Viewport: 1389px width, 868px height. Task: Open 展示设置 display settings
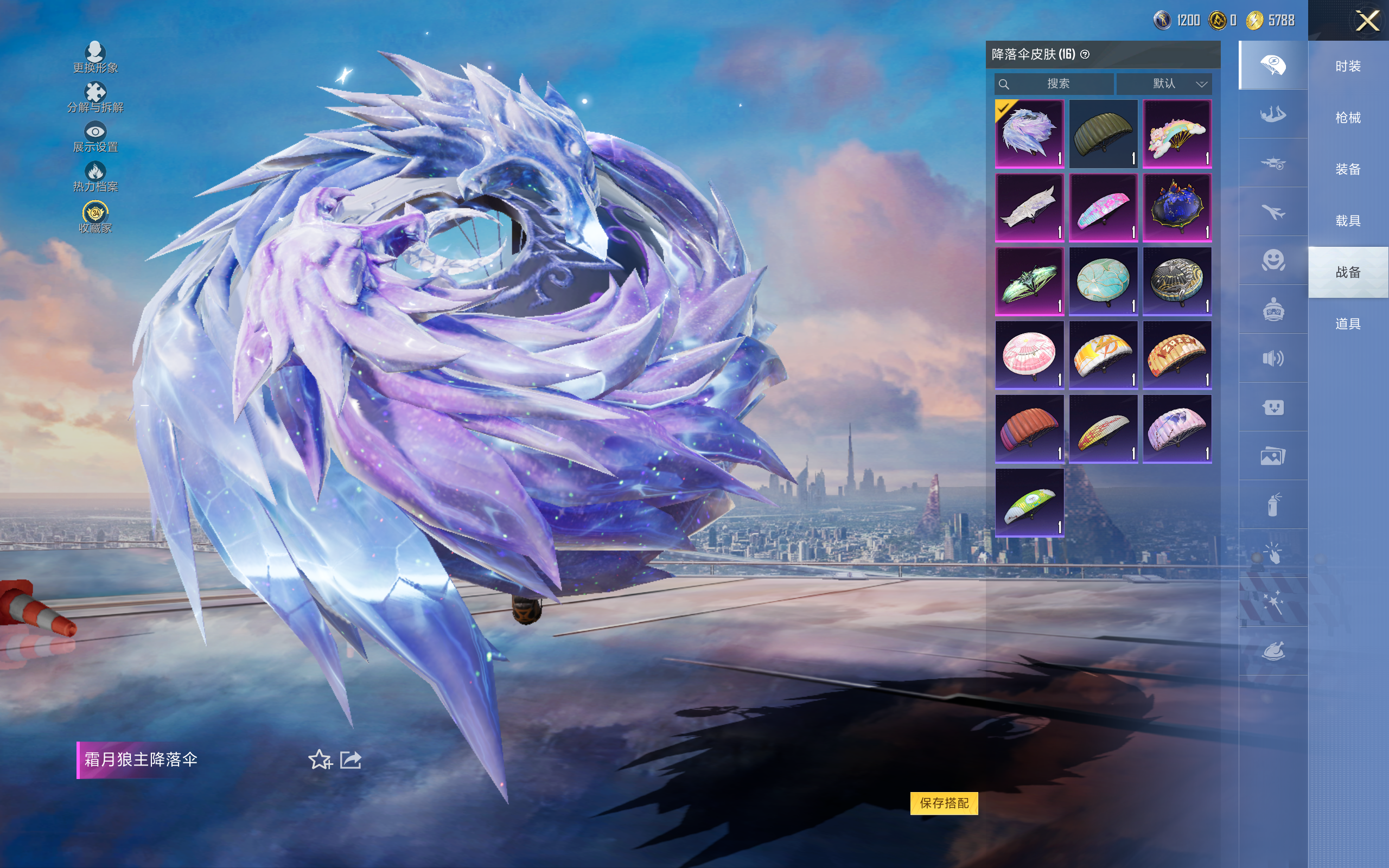point(95,137)
